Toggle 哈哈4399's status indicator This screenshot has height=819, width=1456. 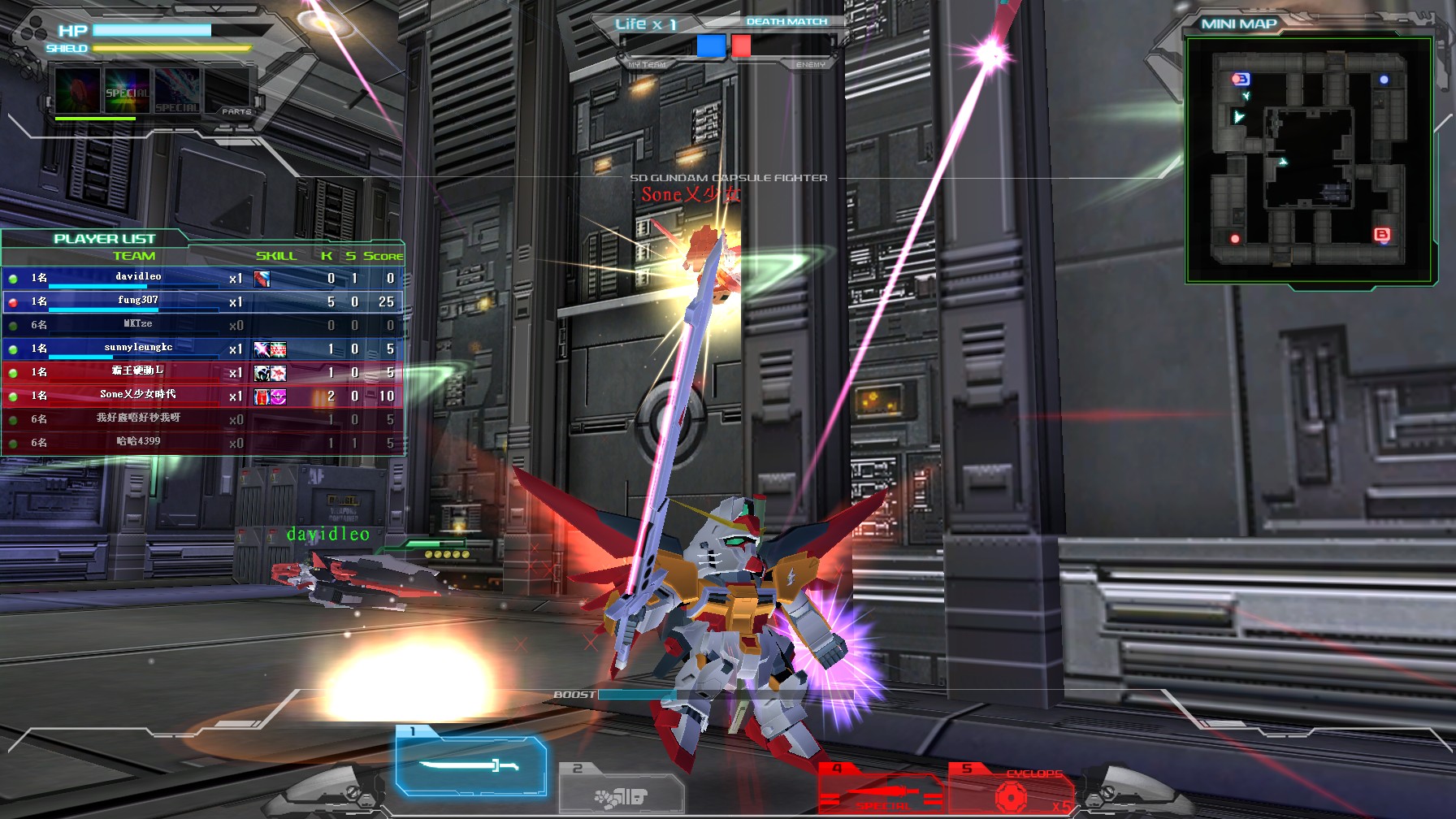tap(14, 442)
